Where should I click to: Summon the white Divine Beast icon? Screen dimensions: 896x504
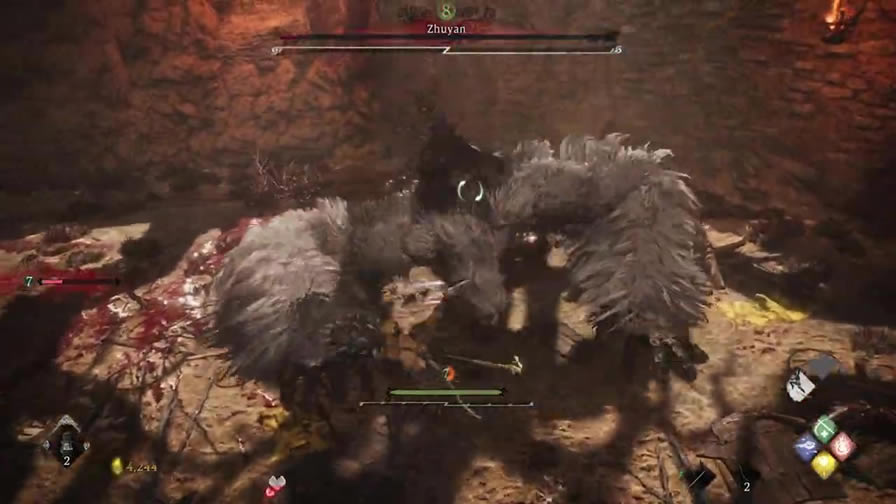pyautogui.click(x=797, y=380)
